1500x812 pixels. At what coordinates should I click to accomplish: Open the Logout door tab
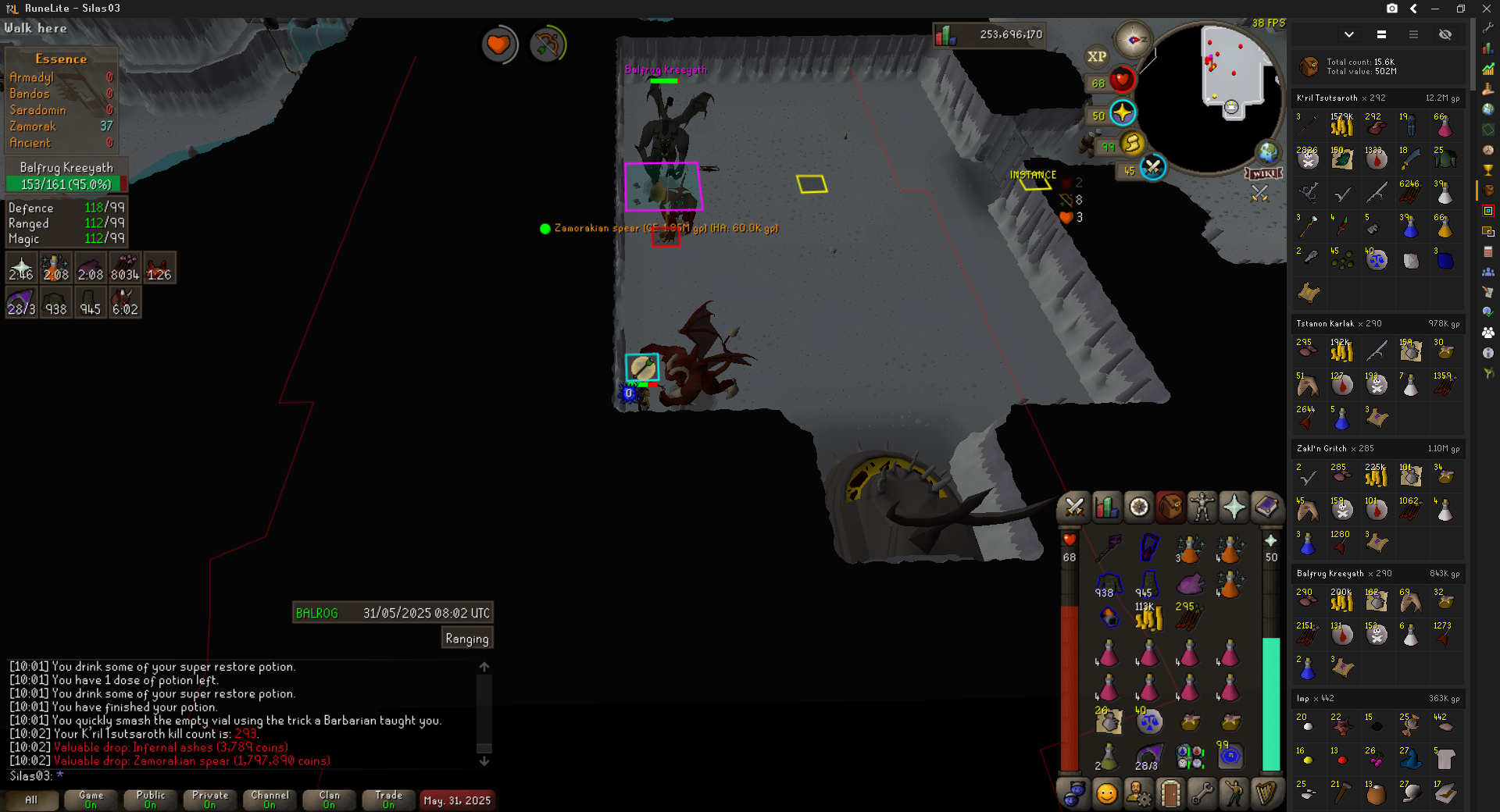(x=1170, y=794)
